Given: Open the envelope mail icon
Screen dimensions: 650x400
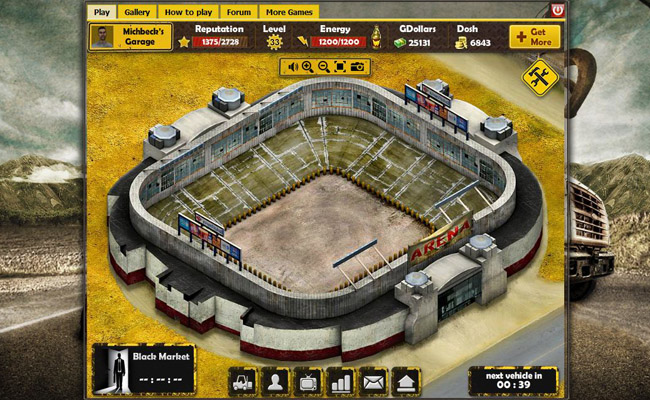Looking at the screenshot, I should tap(373, 381).
